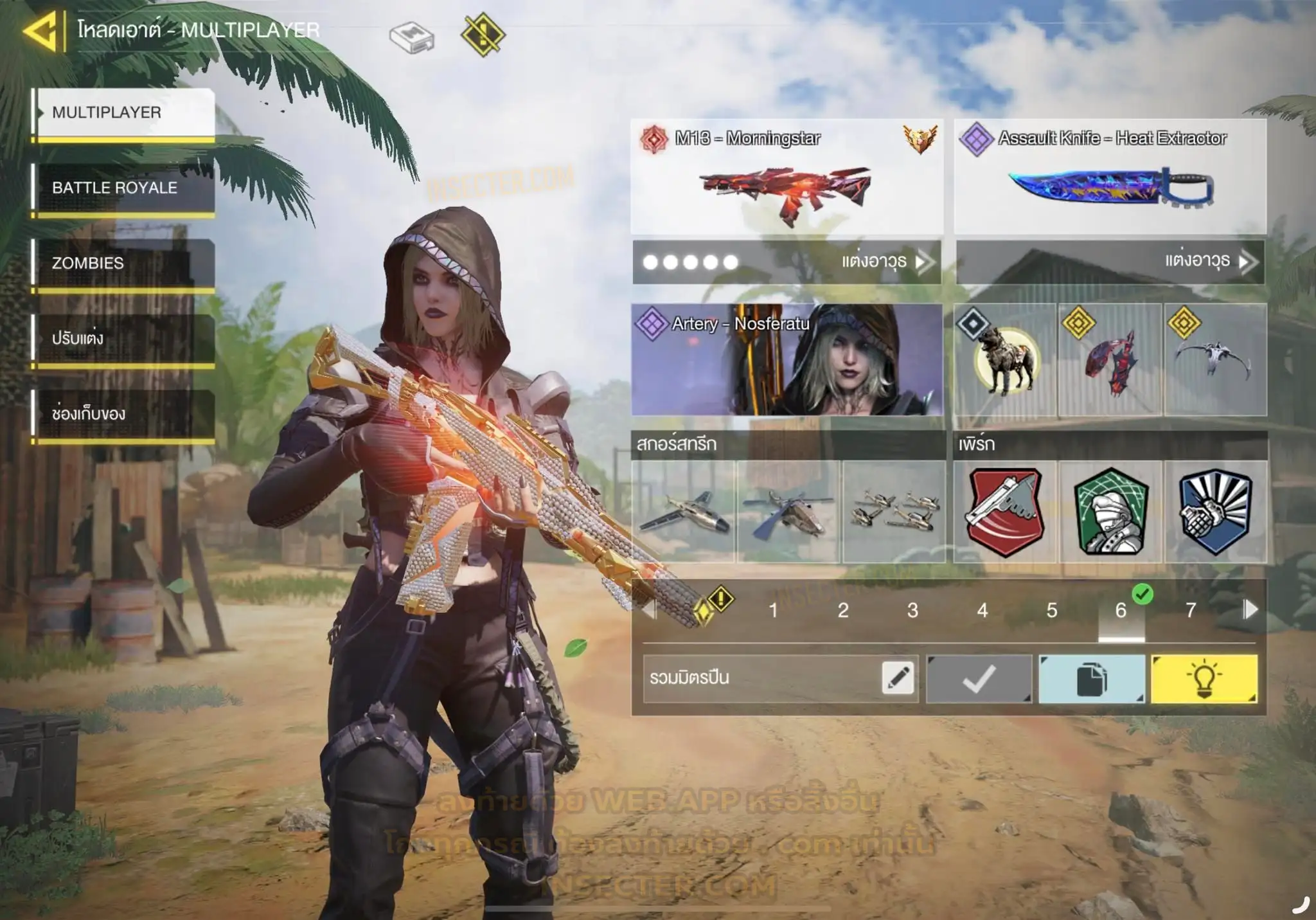
Task: Open the ช่องเก็บของ storage tab
Action: [123, 413]
